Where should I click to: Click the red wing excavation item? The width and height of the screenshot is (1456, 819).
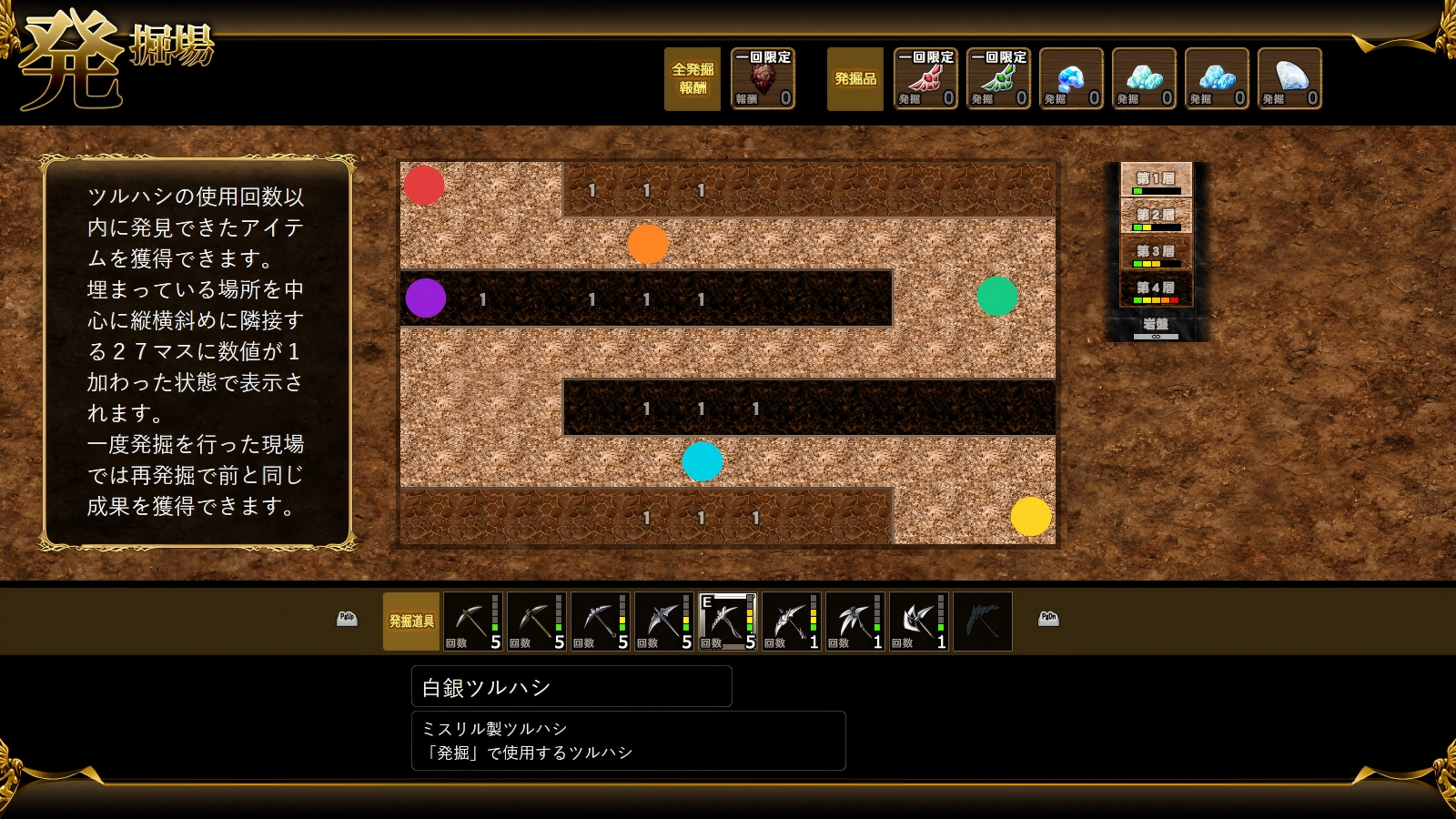[x=925, y=79]
